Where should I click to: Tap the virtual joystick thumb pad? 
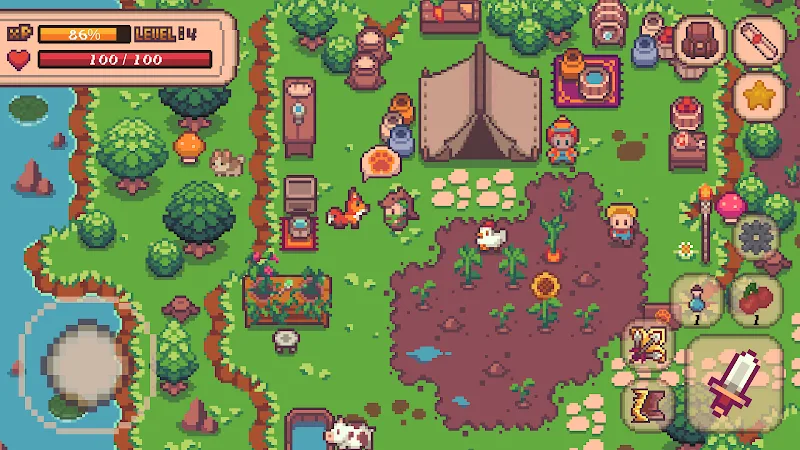[x=84, y=358]
